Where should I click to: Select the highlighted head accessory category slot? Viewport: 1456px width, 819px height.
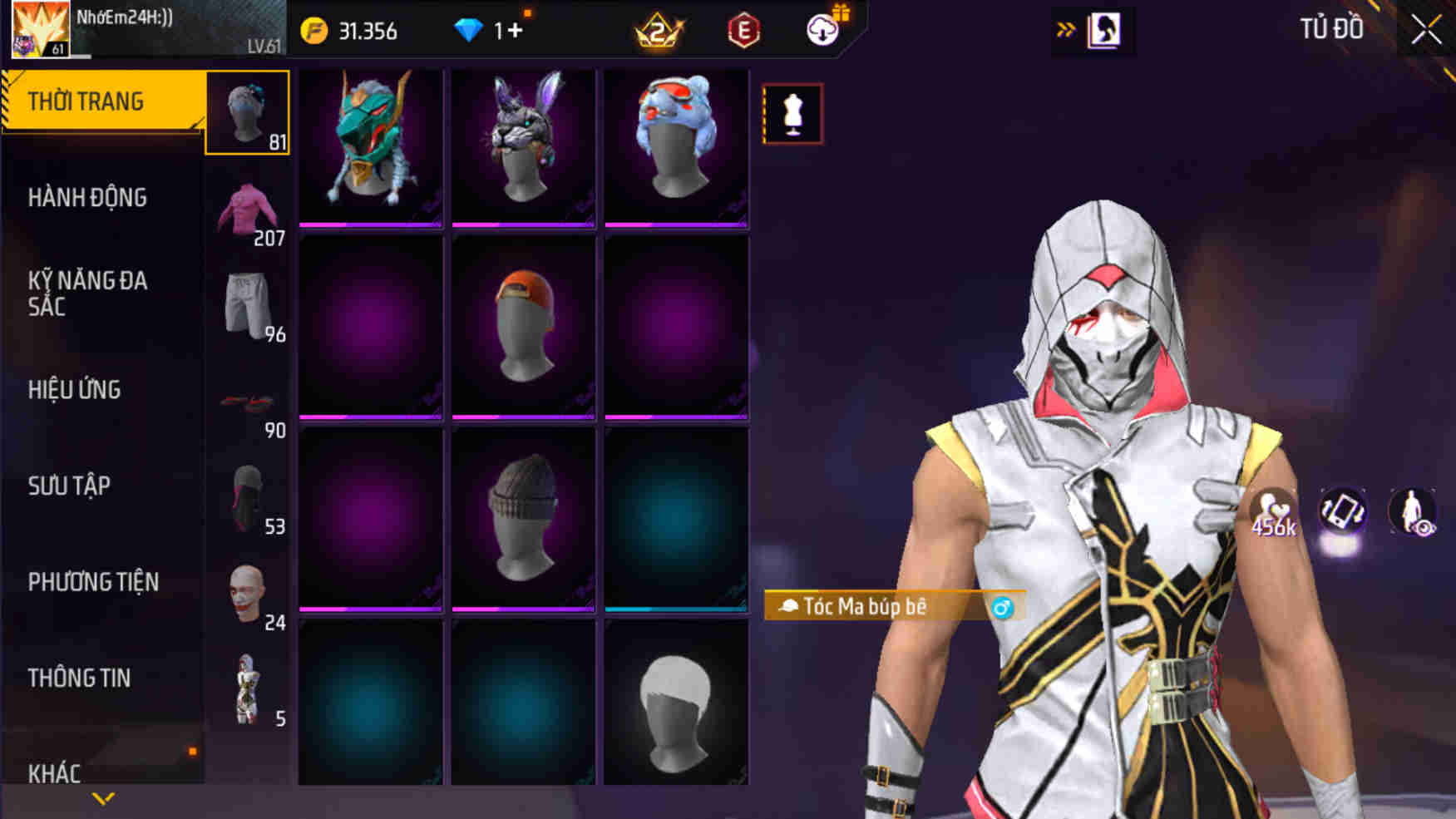pos(249,114)
